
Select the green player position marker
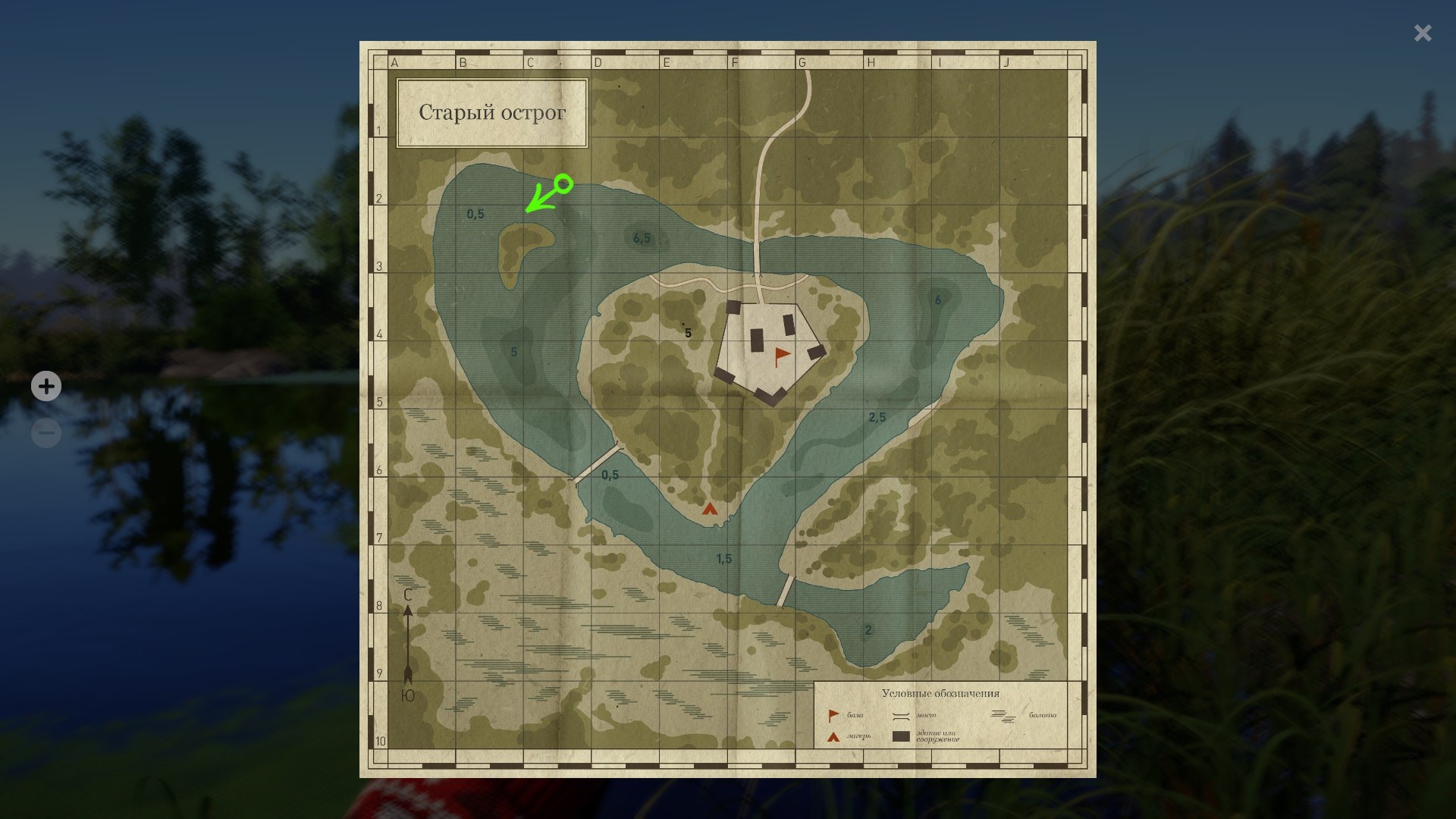(x=563, y=184)
